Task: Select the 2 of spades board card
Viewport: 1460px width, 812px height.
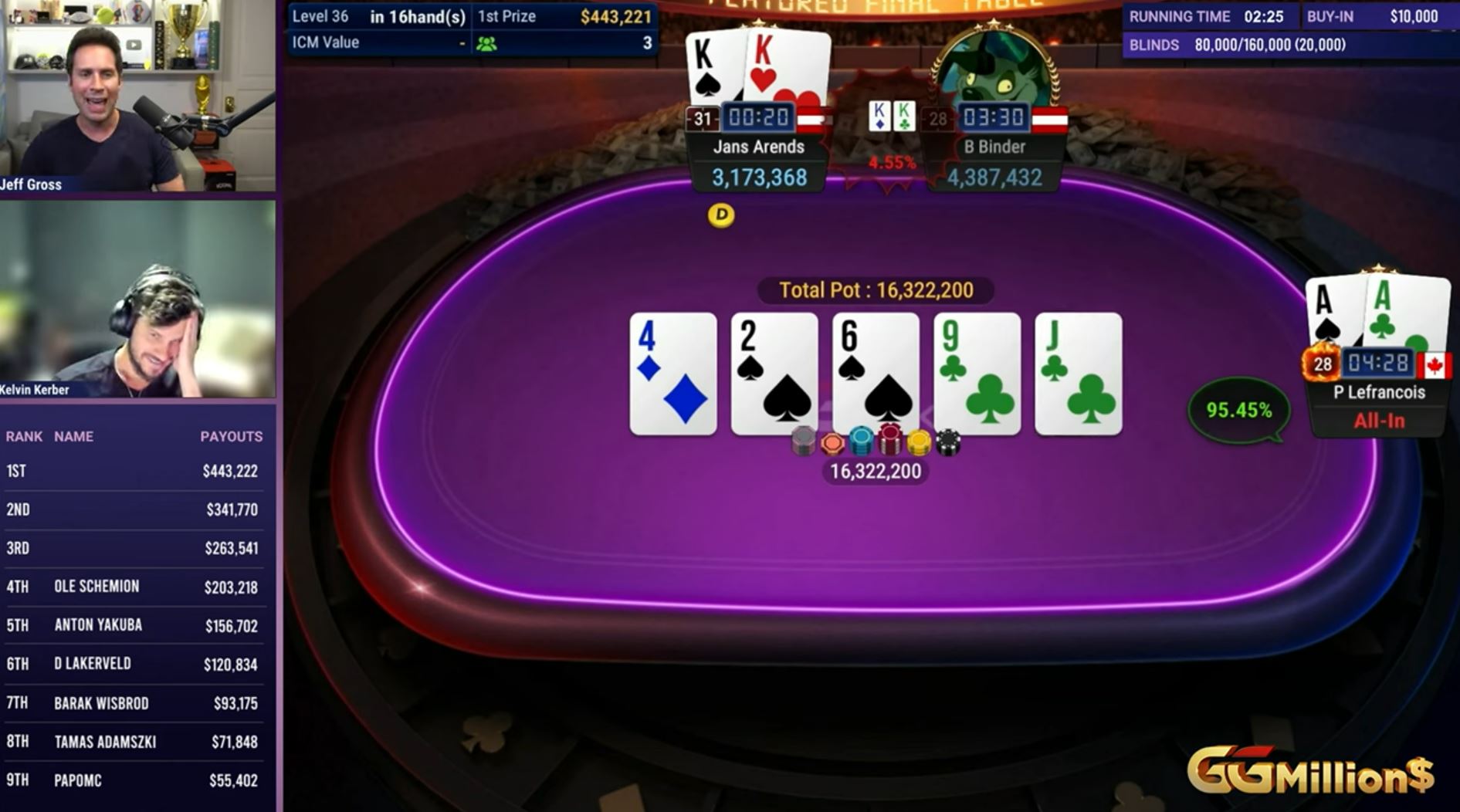Action: (x=774, y=374)
